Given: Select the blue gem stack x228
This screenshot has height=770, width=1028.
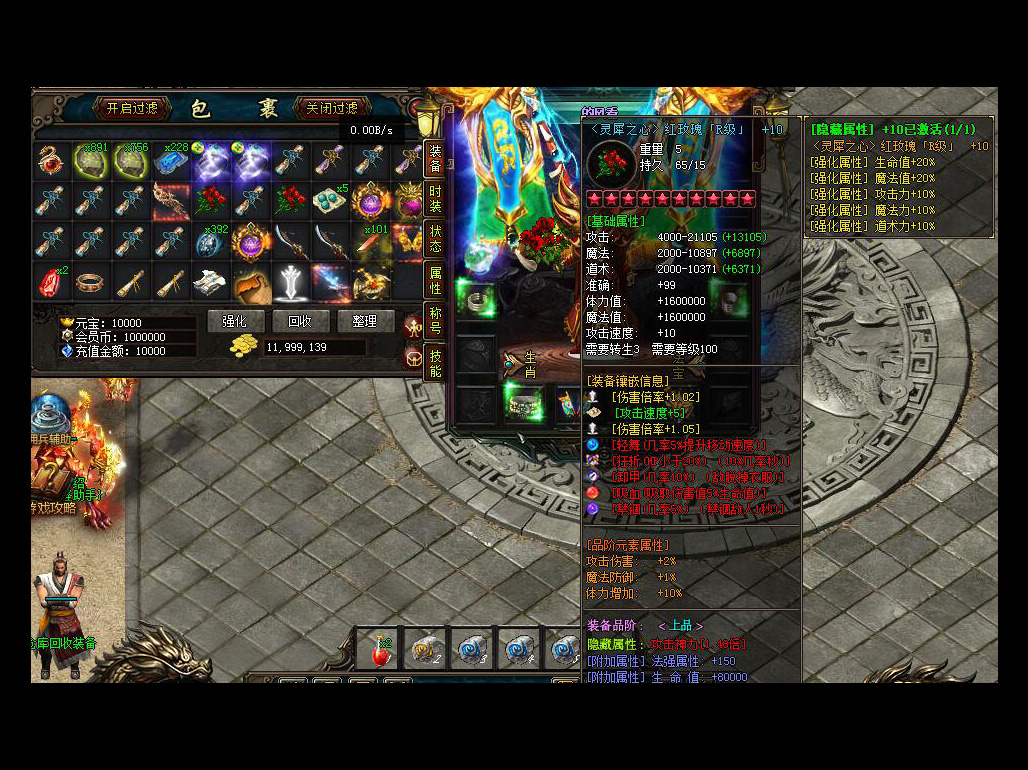Looking at the screenshot, I should (x=171, y=160).
